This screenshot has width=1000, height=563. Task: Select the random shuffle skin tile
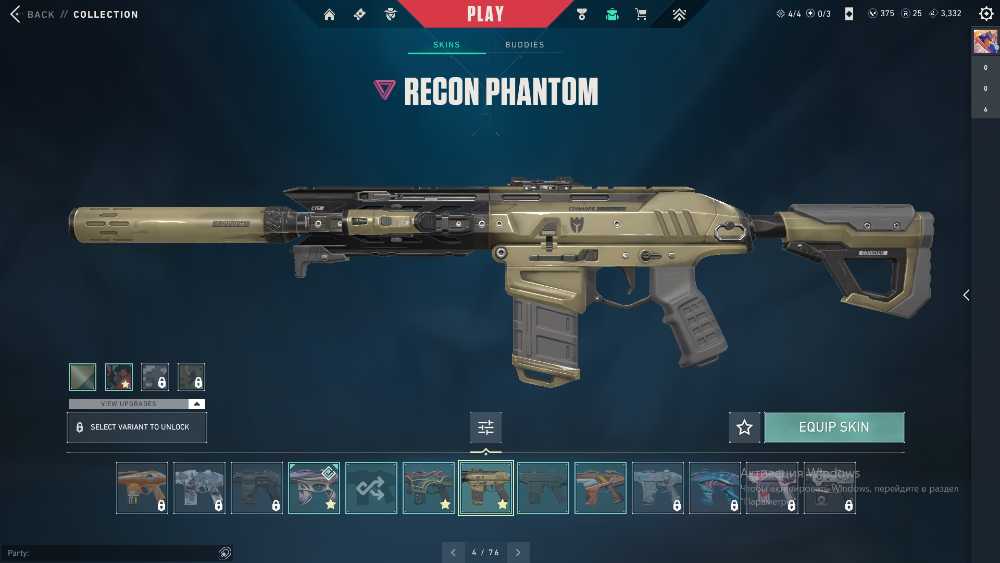(371, 488)
